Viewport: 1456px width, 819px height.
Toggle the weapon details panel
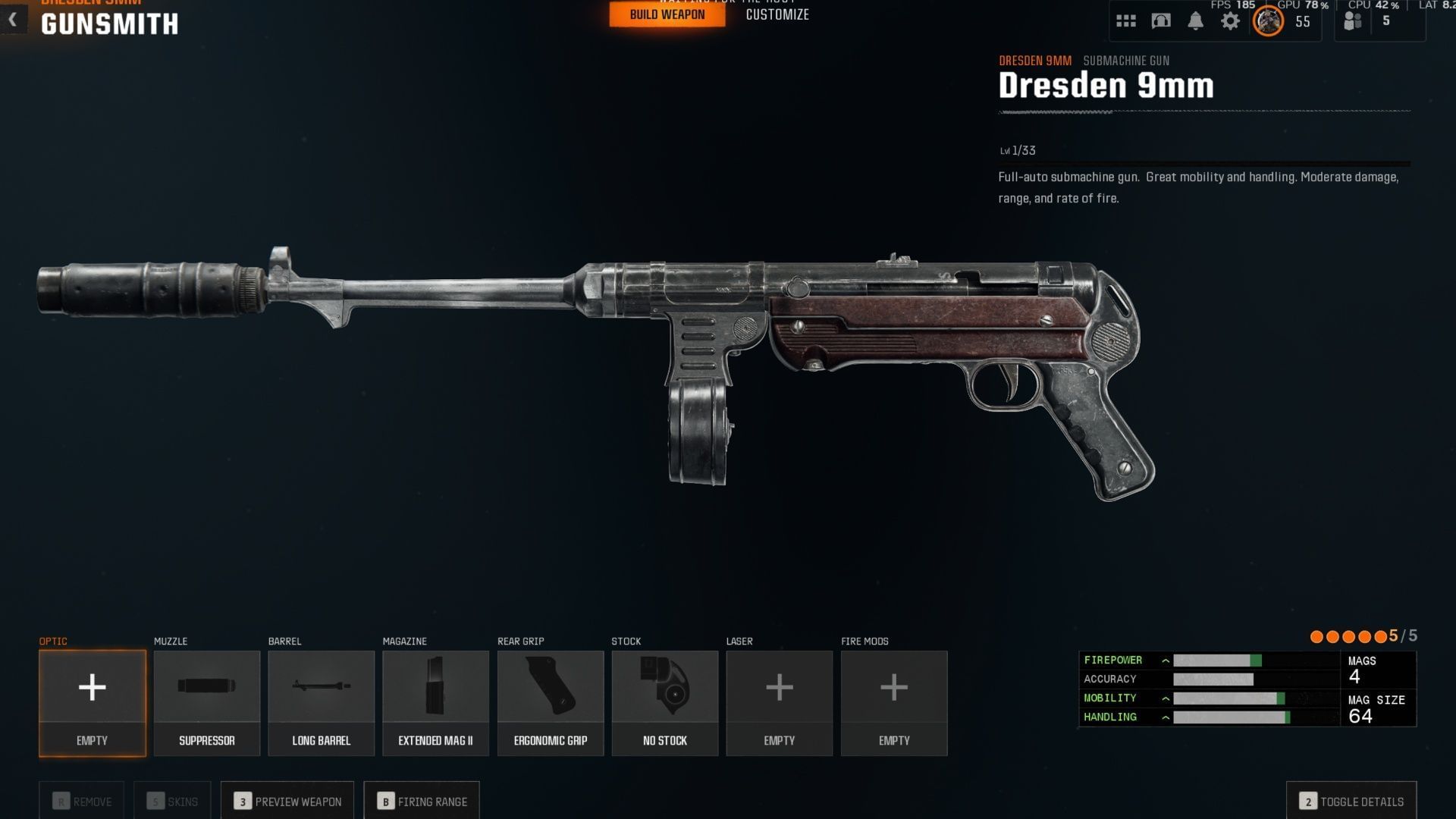pyautogui.click(x=1351, y=801)
